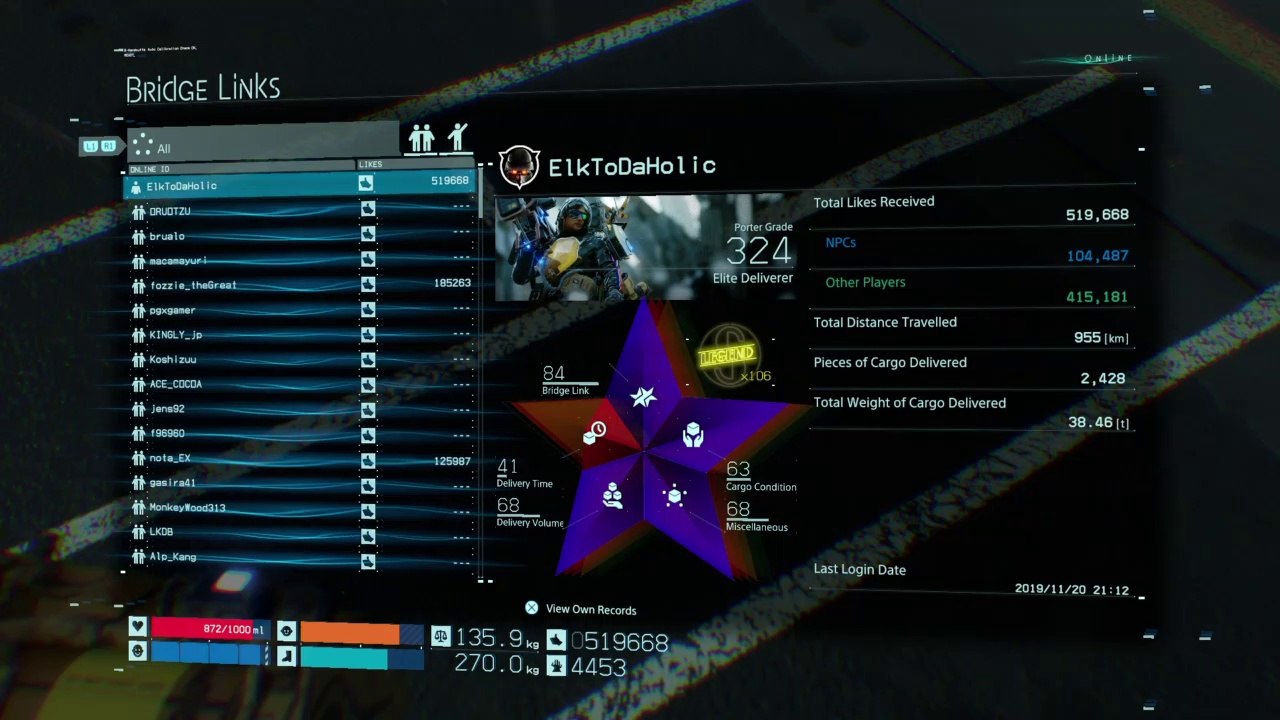This screenshot has width=1280, height=720.
Task: Pick Koshizuu from the player list
Action: coord(173,360)
